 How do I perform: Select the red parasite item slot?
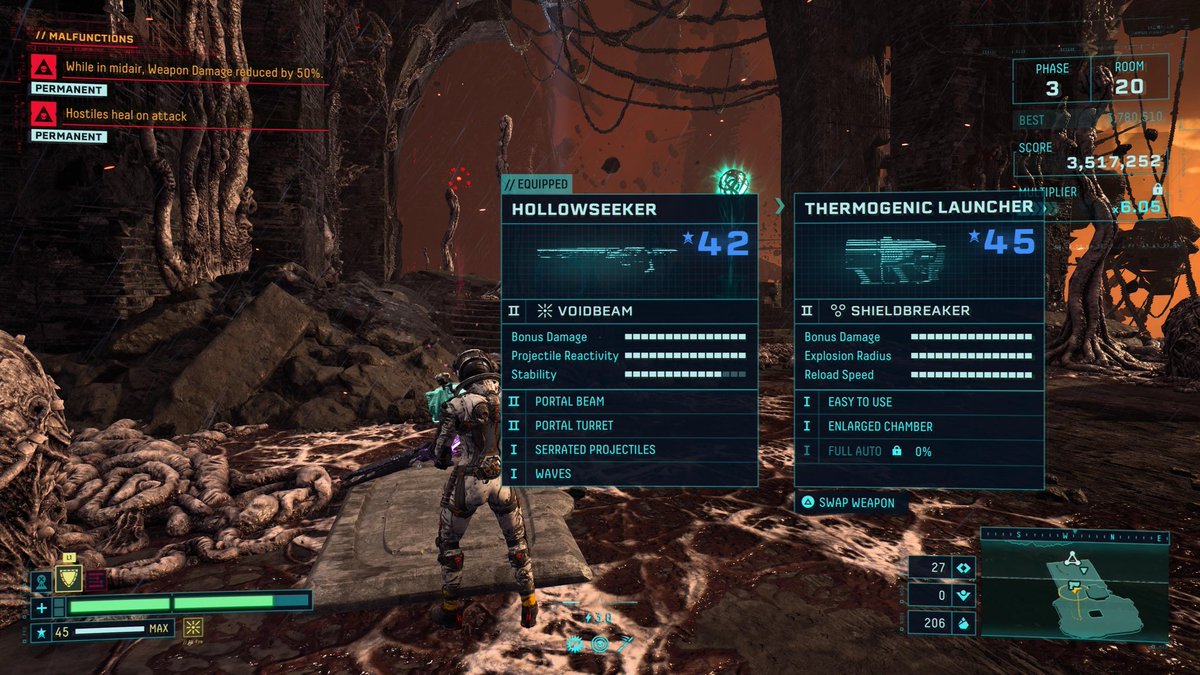click(96, 580)
